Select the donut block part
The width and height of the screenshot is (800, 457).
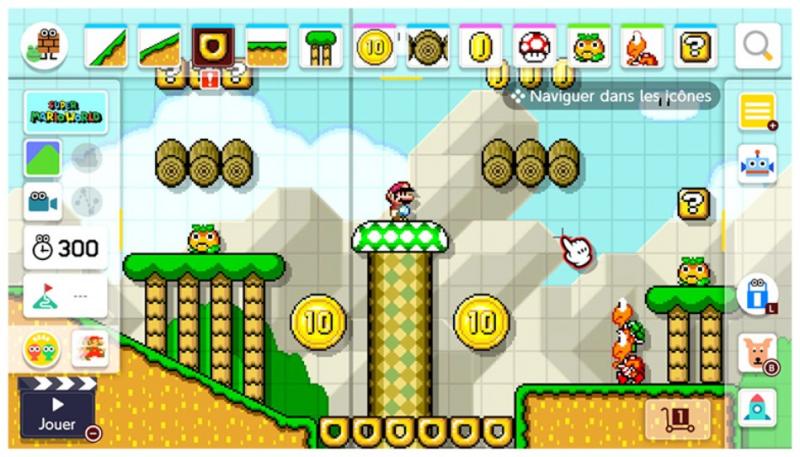pyautogui.click(x=213, y=45)
